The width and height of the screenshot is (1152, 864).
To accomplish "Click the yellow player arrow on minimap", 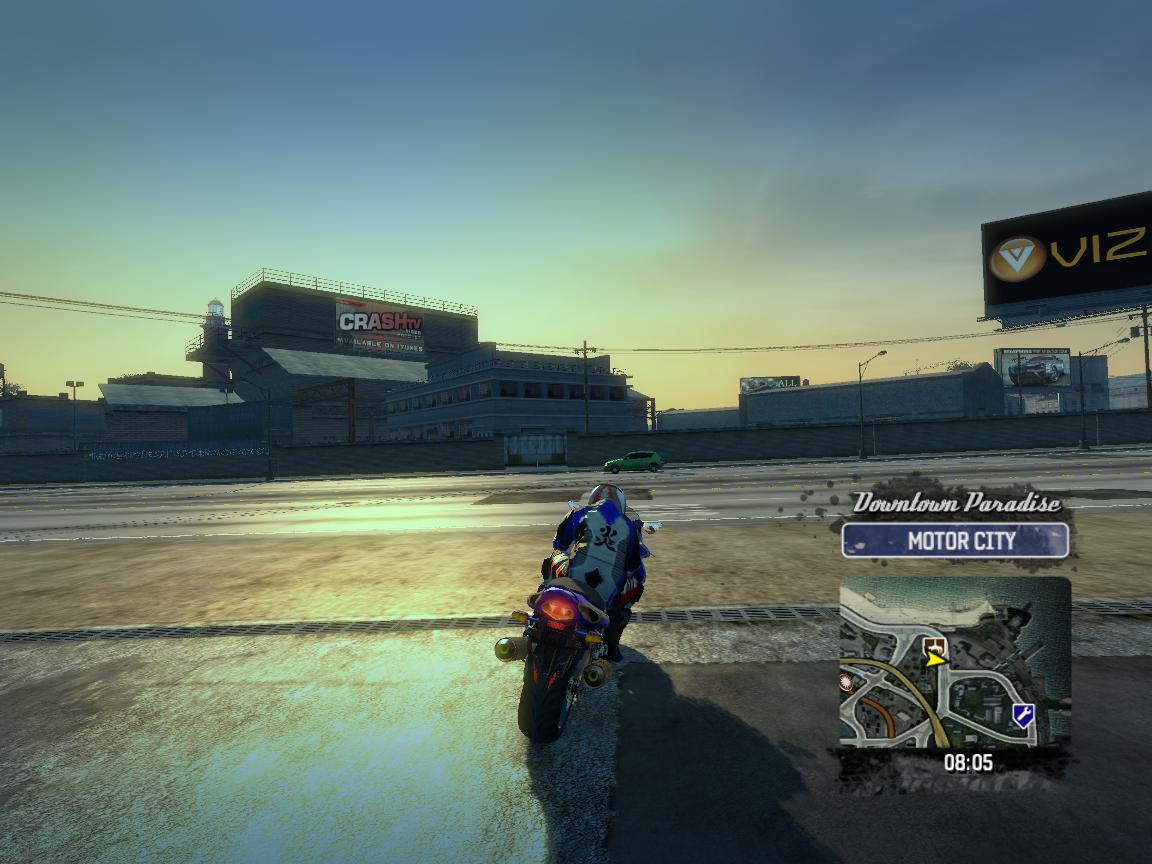I will 936,659.
